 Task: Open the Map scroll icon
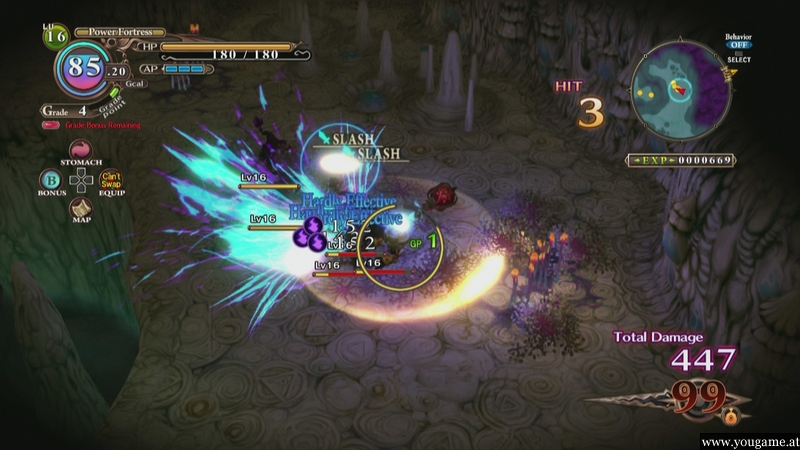[80, 208]
